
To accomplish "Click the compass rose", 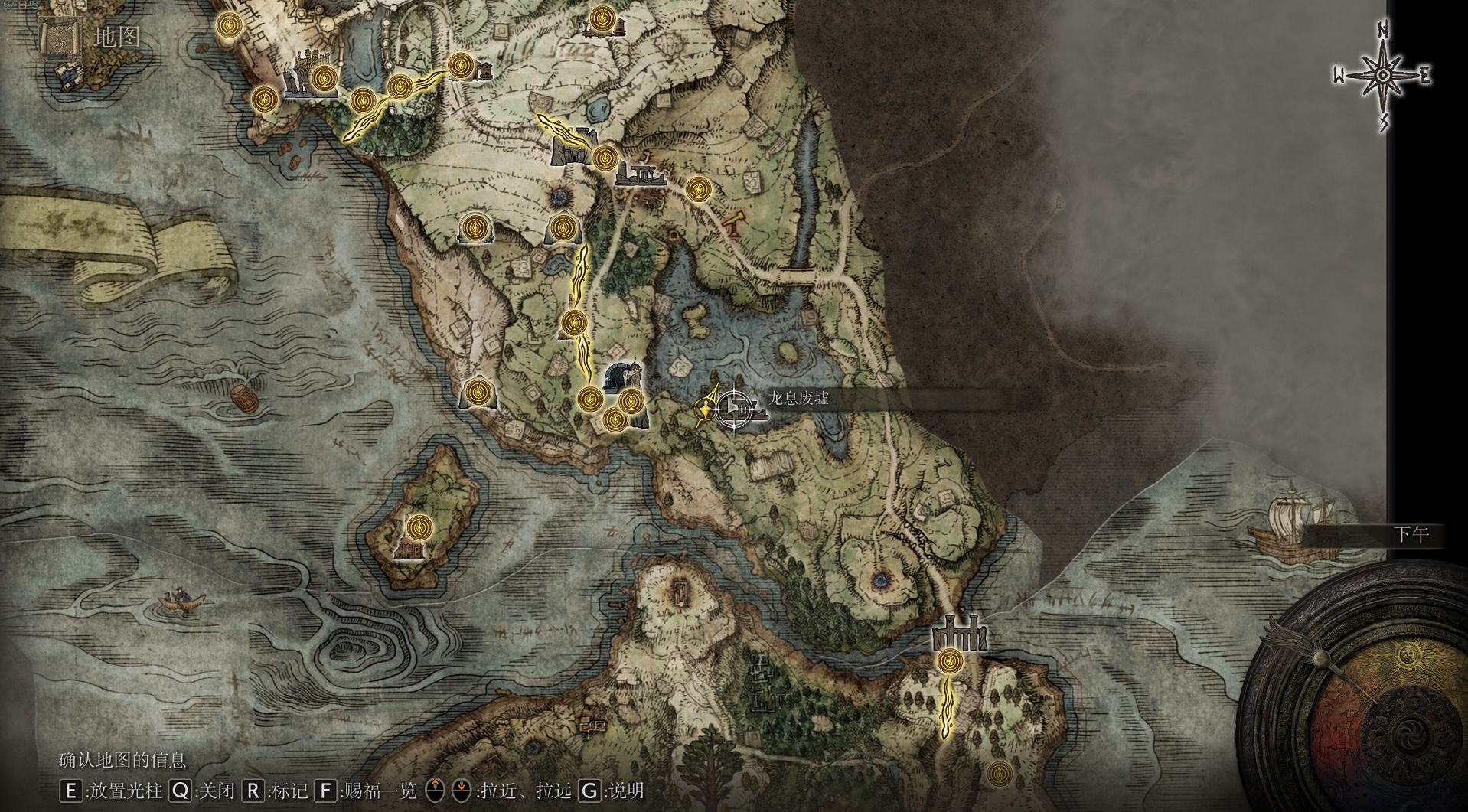I will click(x=1383, y=76).
